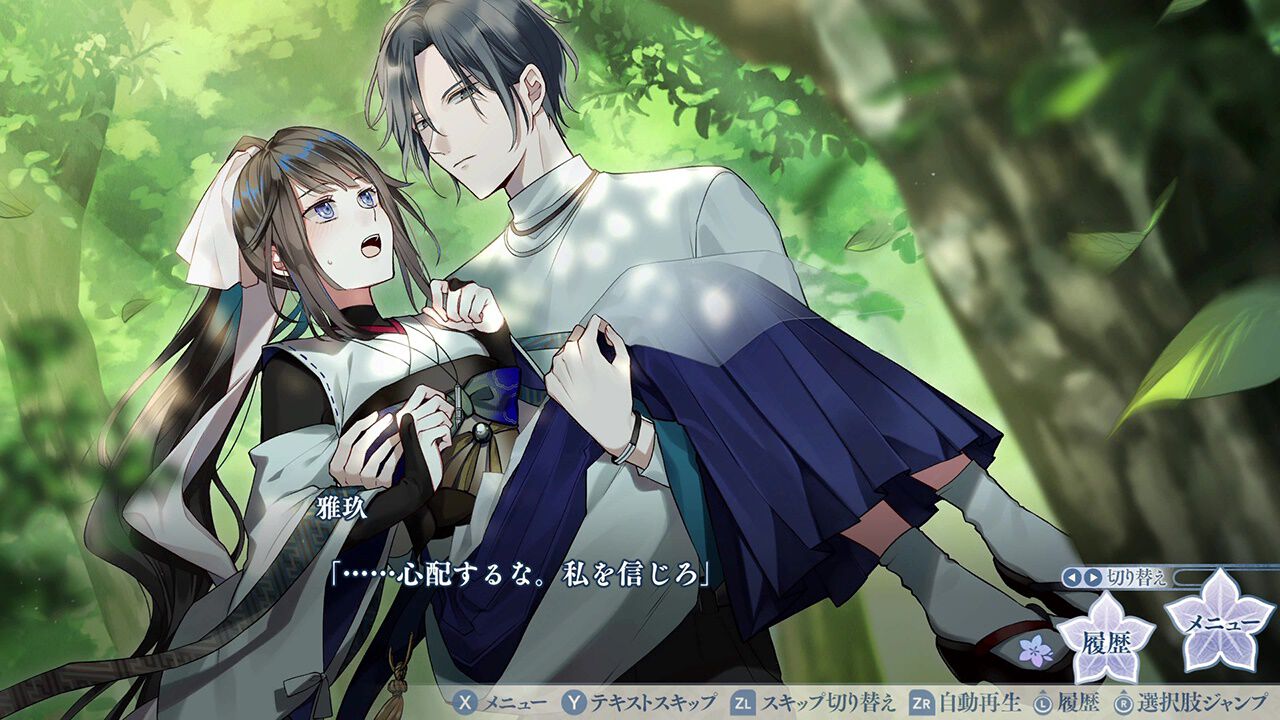The width and height of the screenshot is (1280, 720).
Task: Click the X button badge beside メニュー
Action: (466, 705)
